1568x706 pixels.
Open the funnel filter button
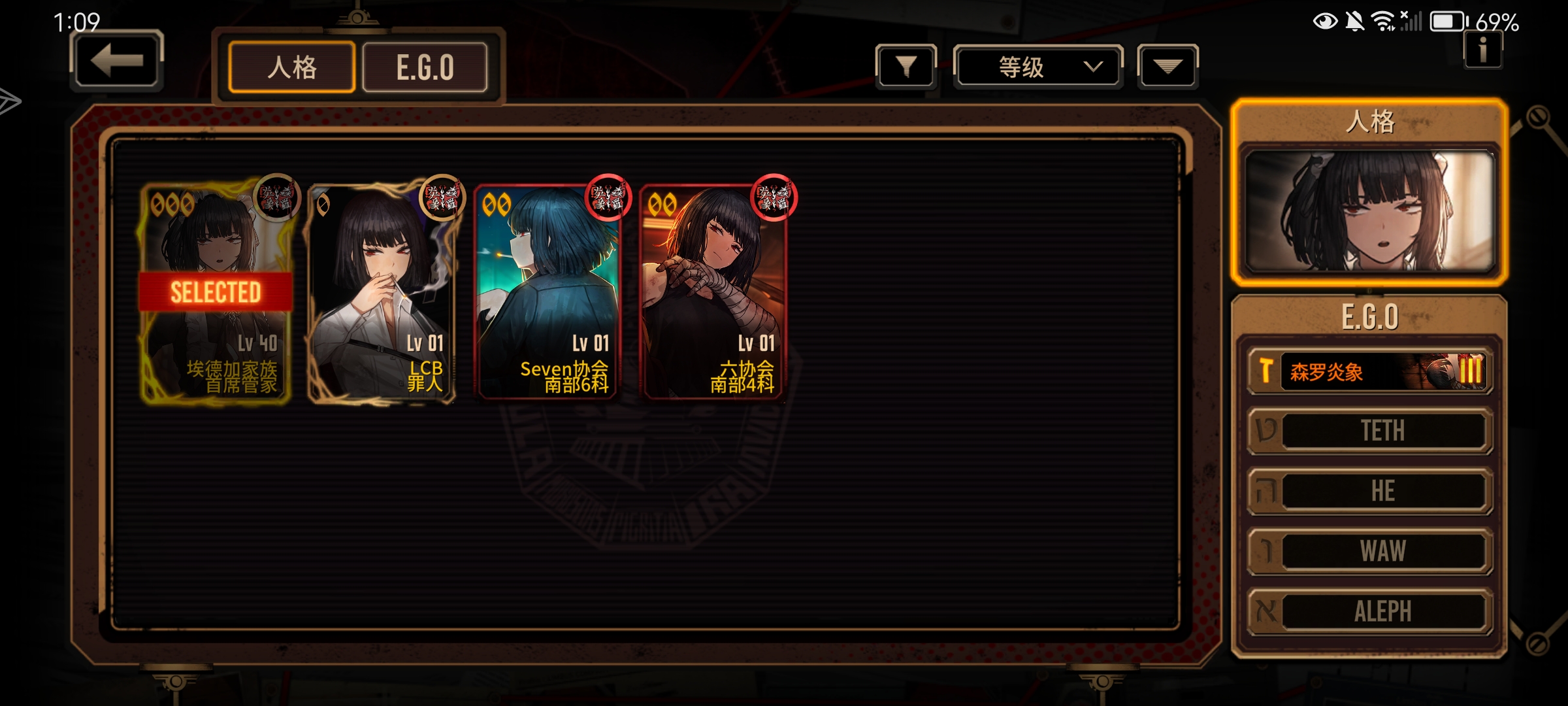pos(906,66)
